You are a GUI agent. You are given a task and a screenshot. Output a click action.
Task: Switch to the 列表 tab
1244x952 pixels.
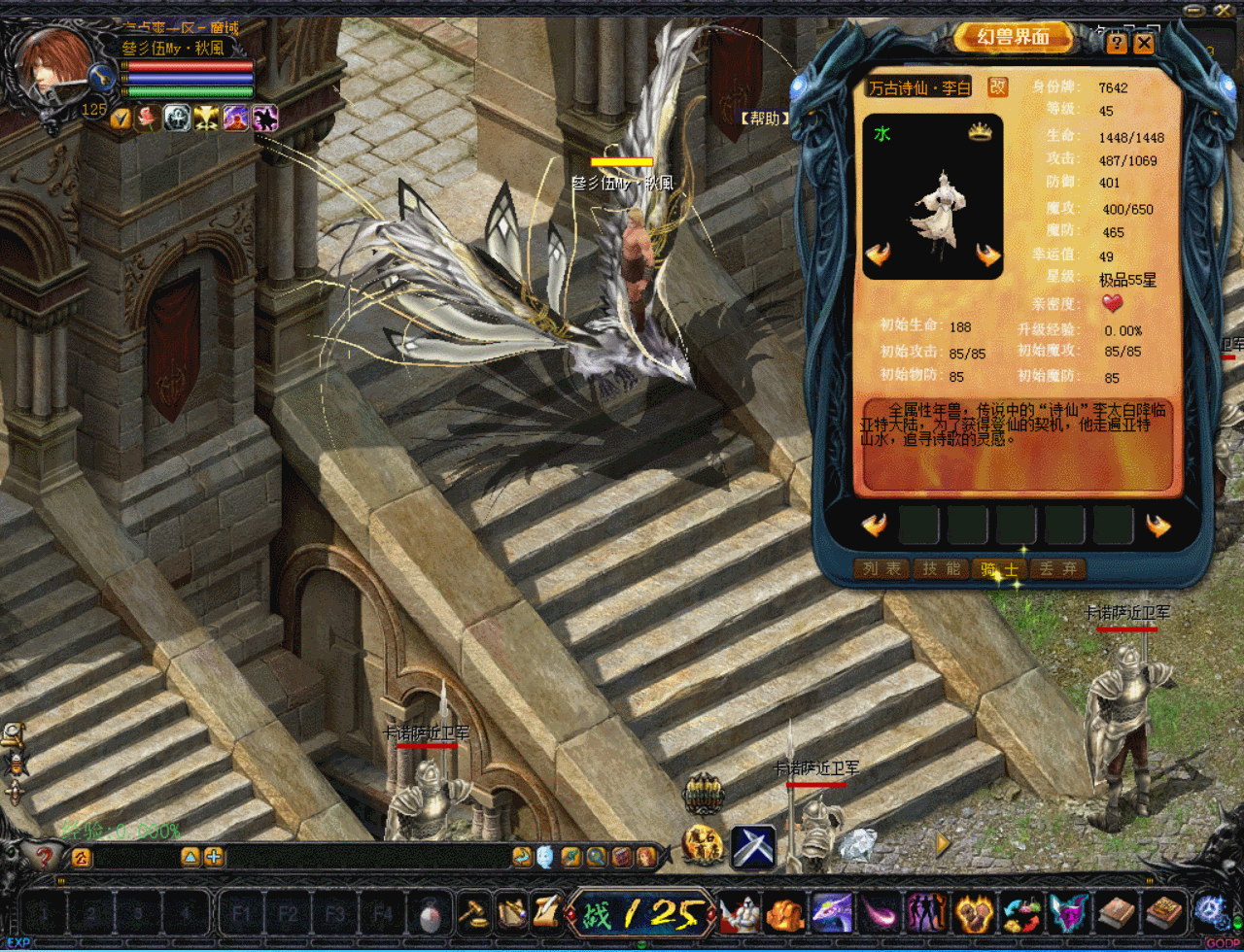coord(881,569)
